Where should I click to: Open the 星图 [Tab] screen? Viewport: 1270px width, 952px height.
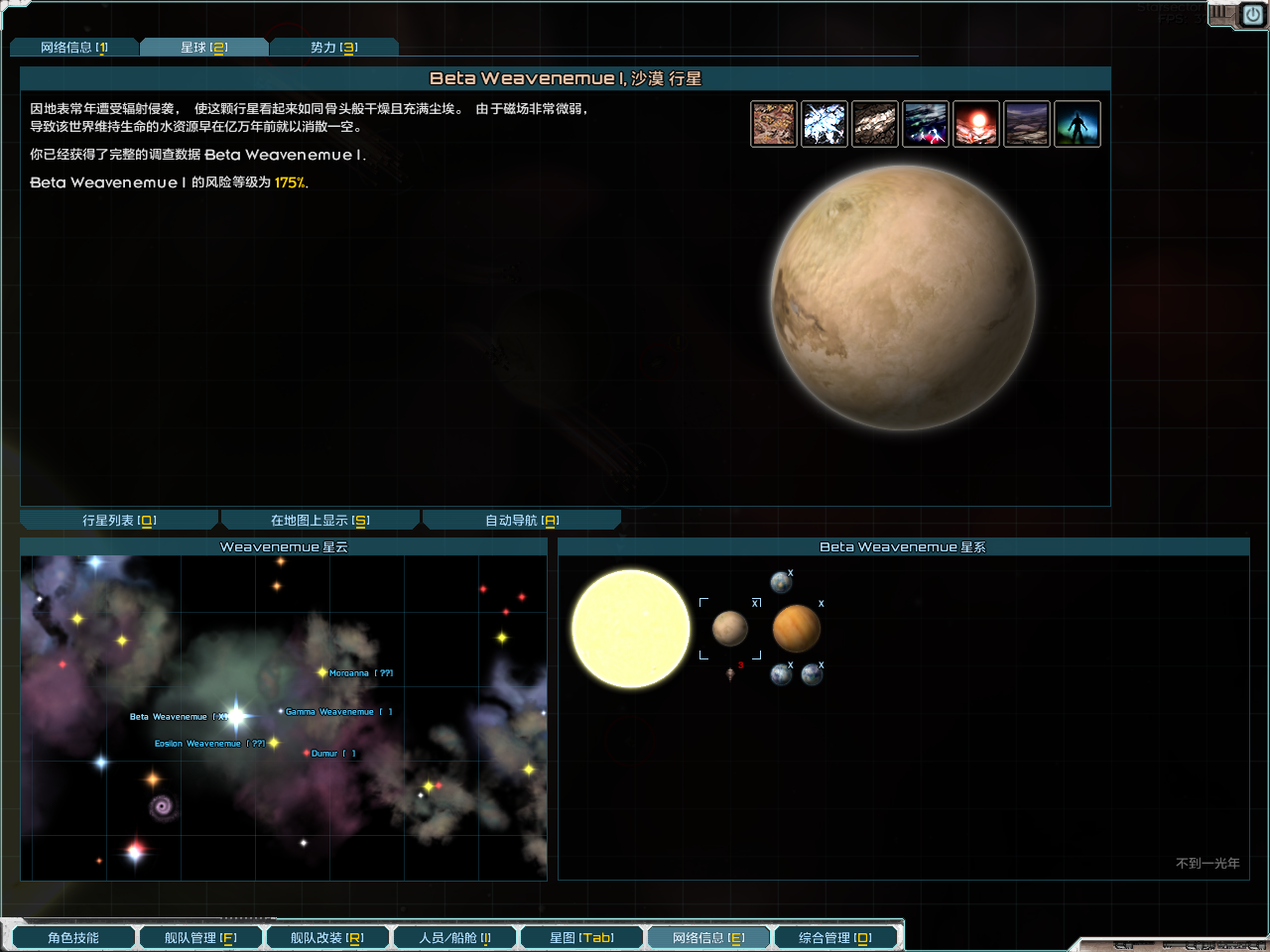pyautogui.click(x=581, y=936)
